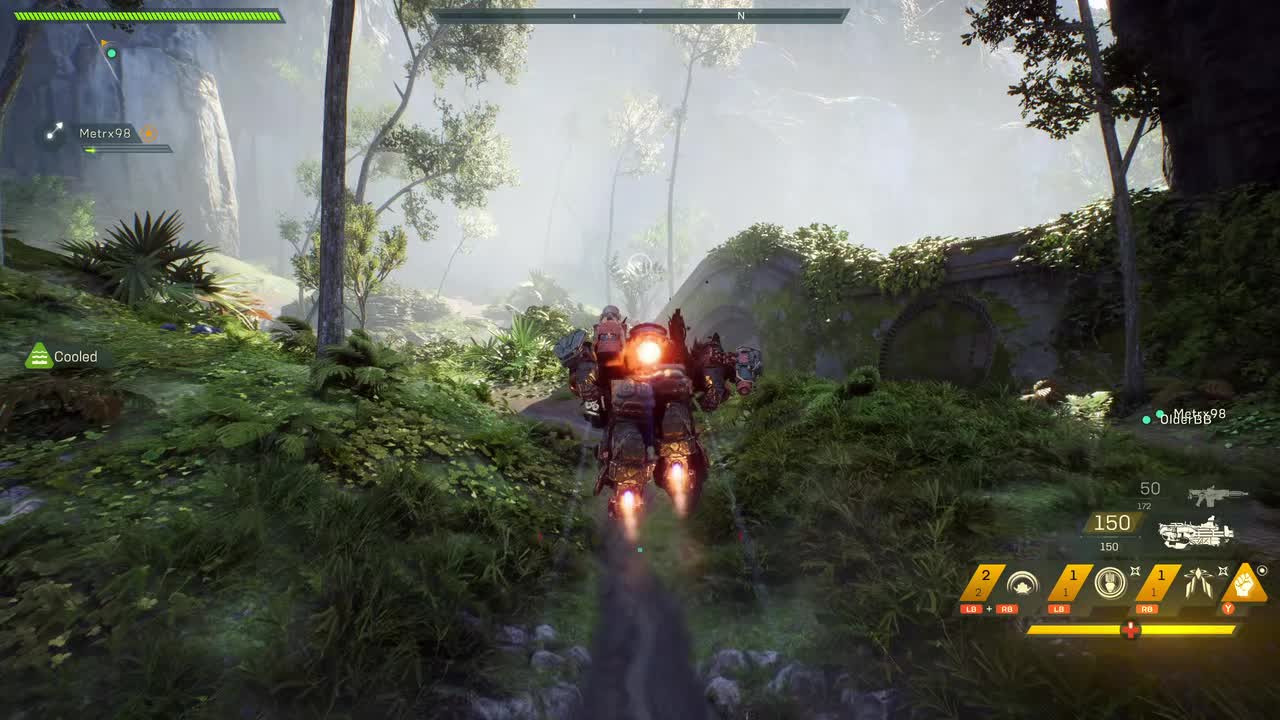Click the Metrx98 nameplate
Screen dimensions: 1280x720
pos(106,131)
